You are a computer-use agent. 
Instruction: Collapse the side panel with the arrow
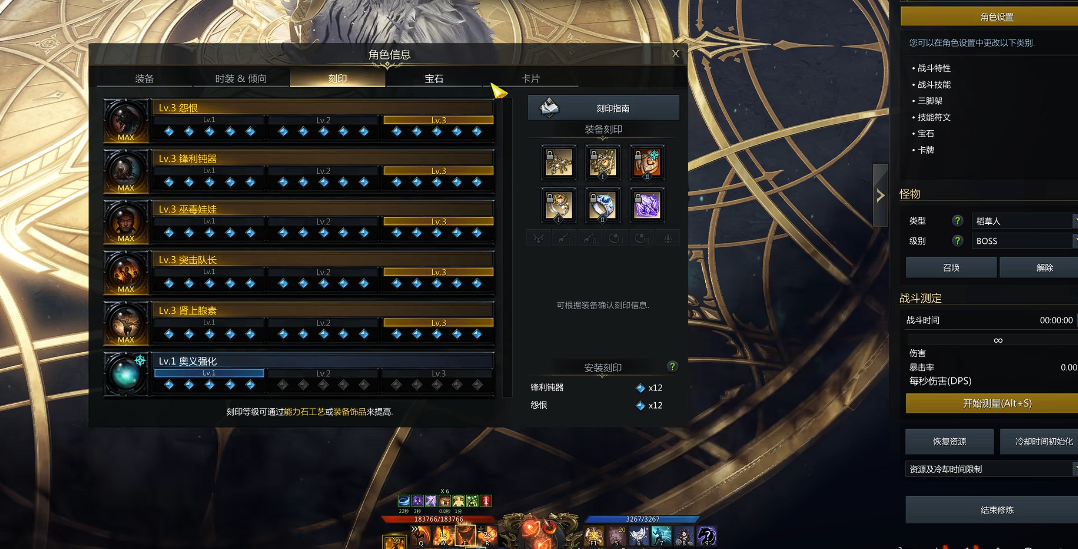pos(880,194)
